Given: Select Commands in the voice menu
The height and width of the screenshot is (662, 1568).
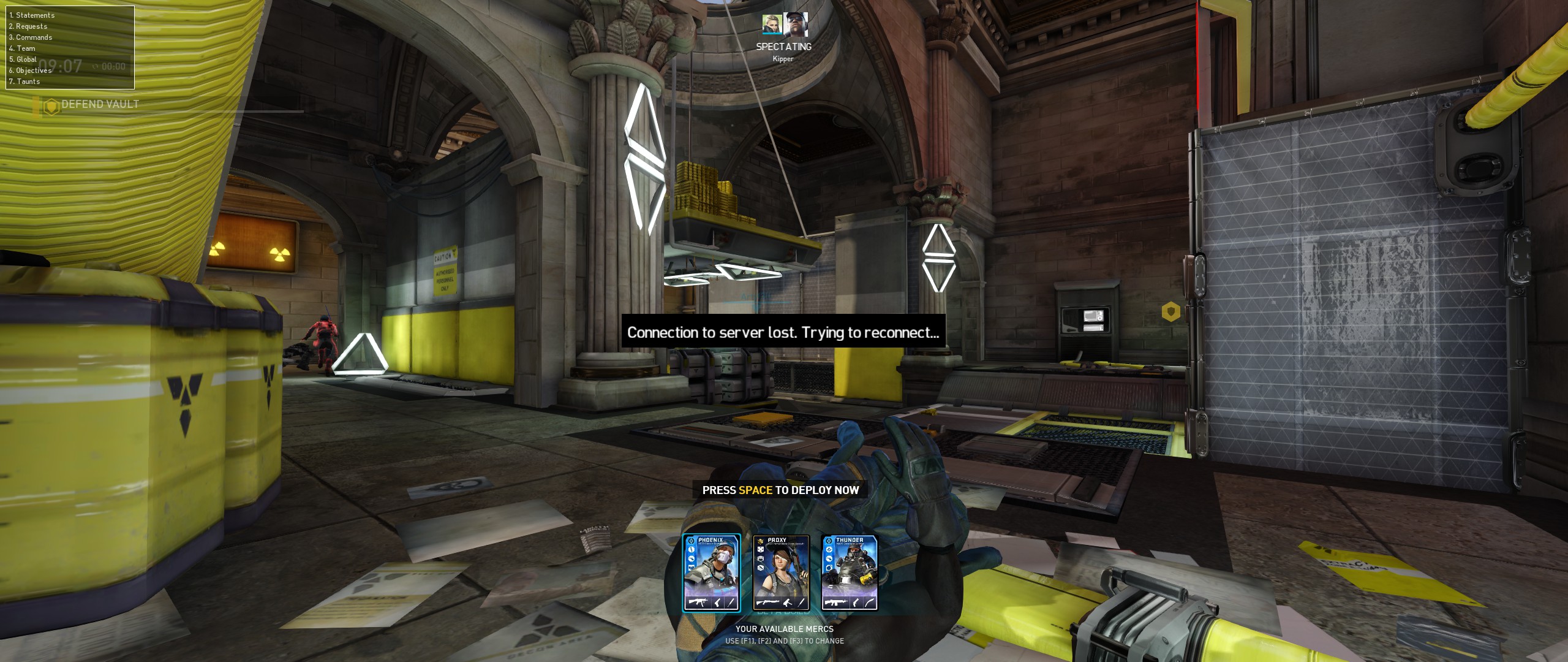Looking at the screenshot, I should click(x=31, y=37).
